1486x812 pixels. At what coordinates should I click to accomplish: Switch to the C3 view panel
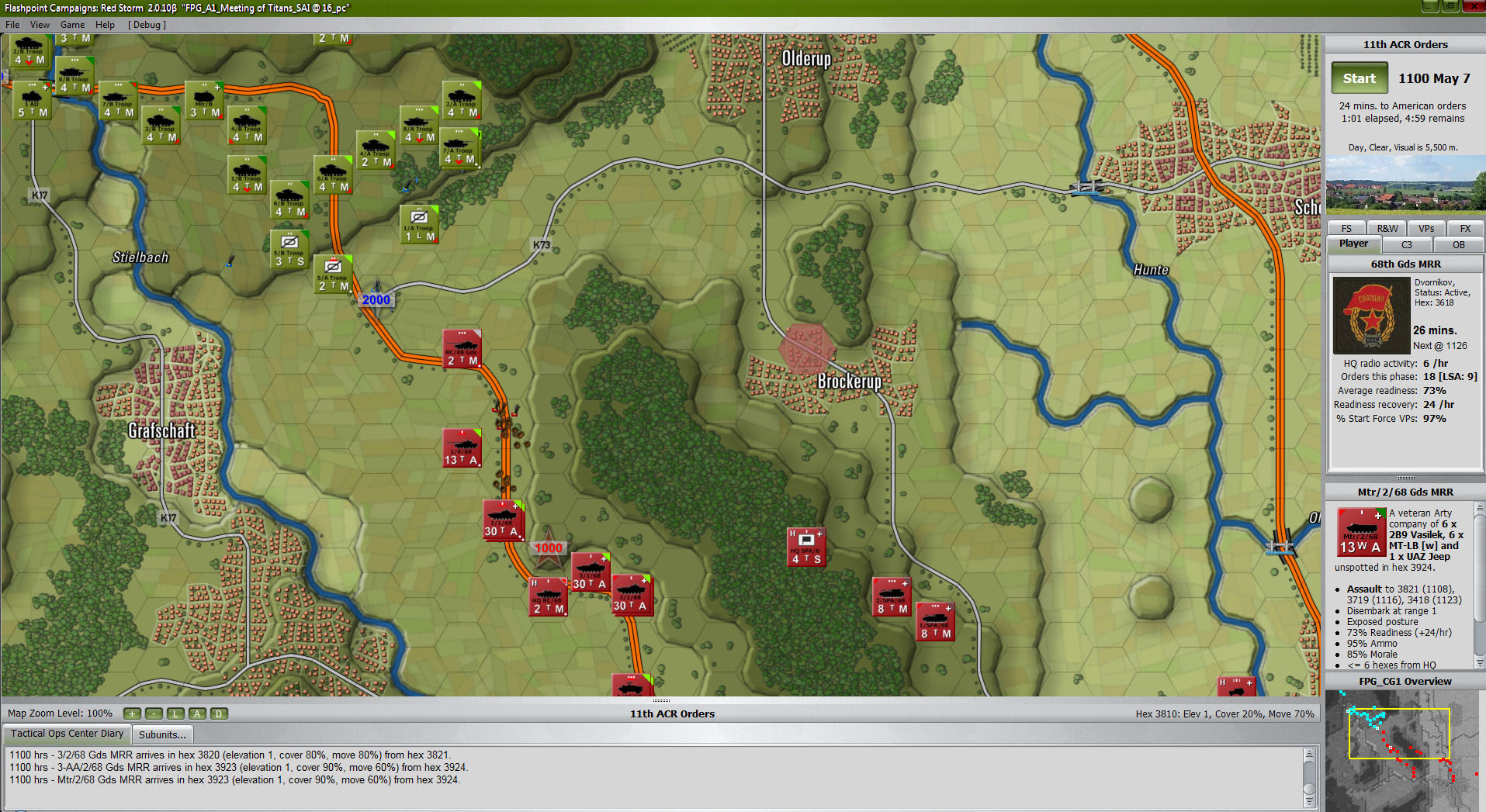pos(1407,244)
